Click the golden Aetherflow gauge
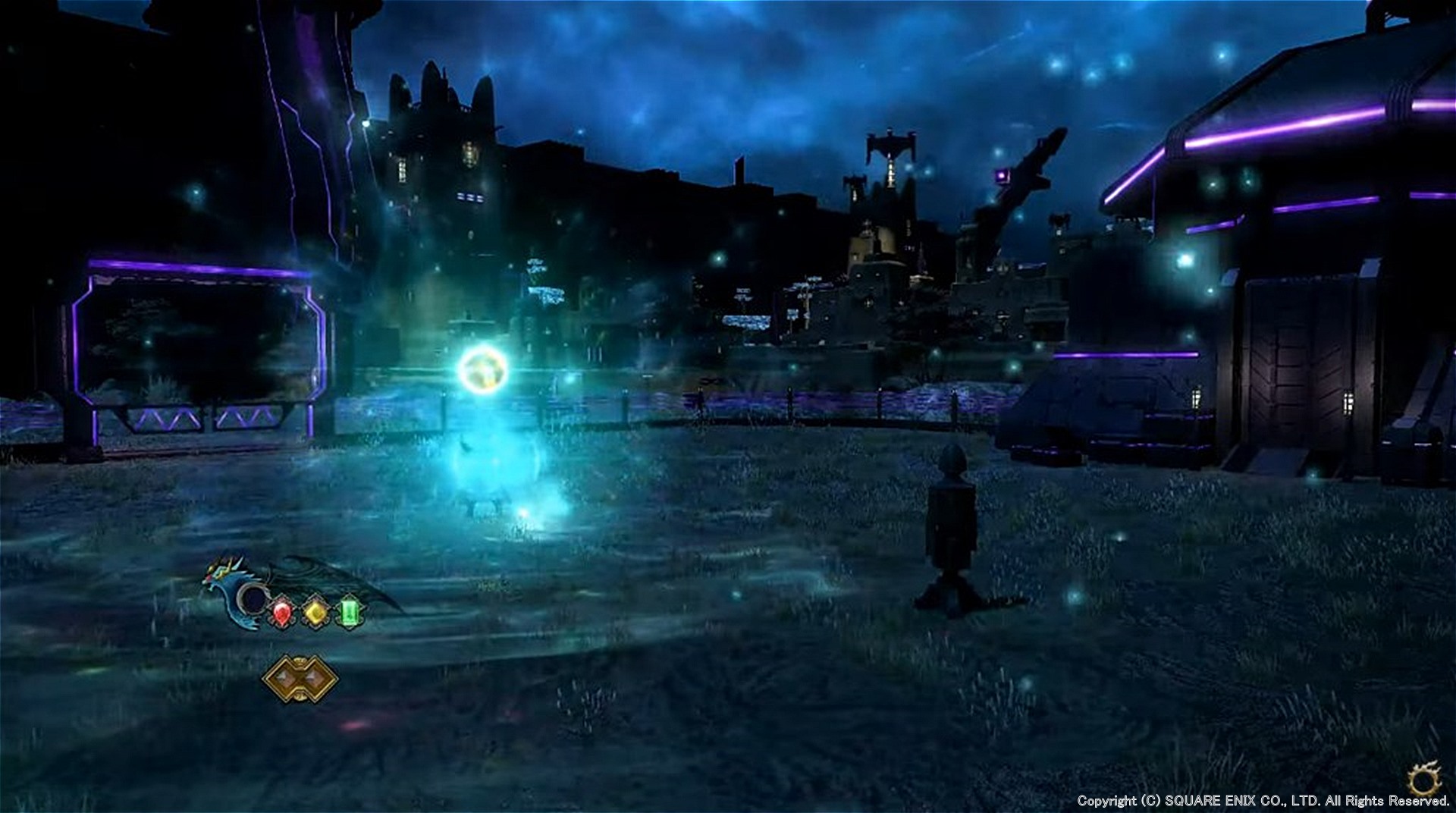 (300, 679)
